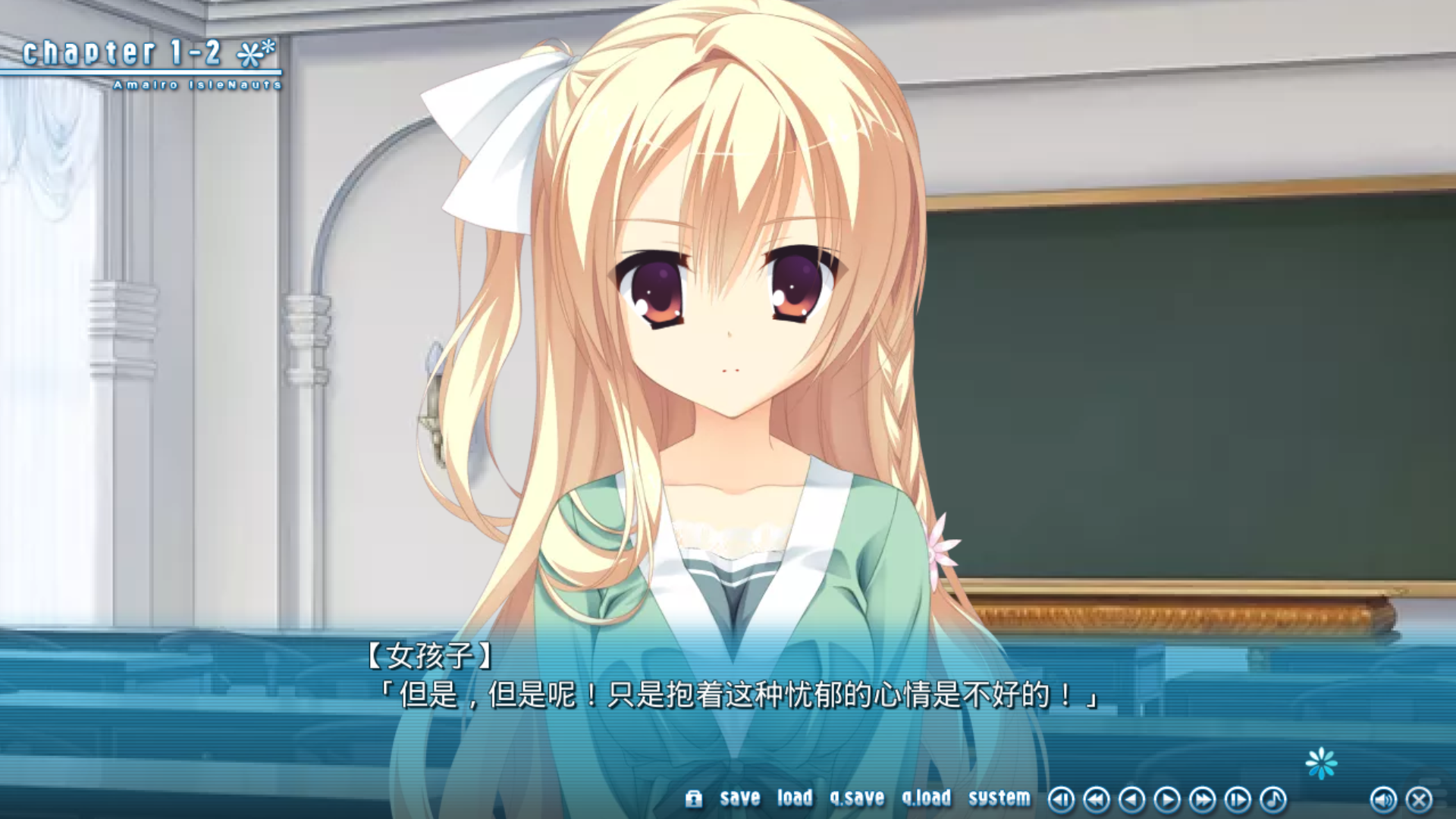Open the load menu
The height and width of the screenshot is (819, 1456).
794,798
